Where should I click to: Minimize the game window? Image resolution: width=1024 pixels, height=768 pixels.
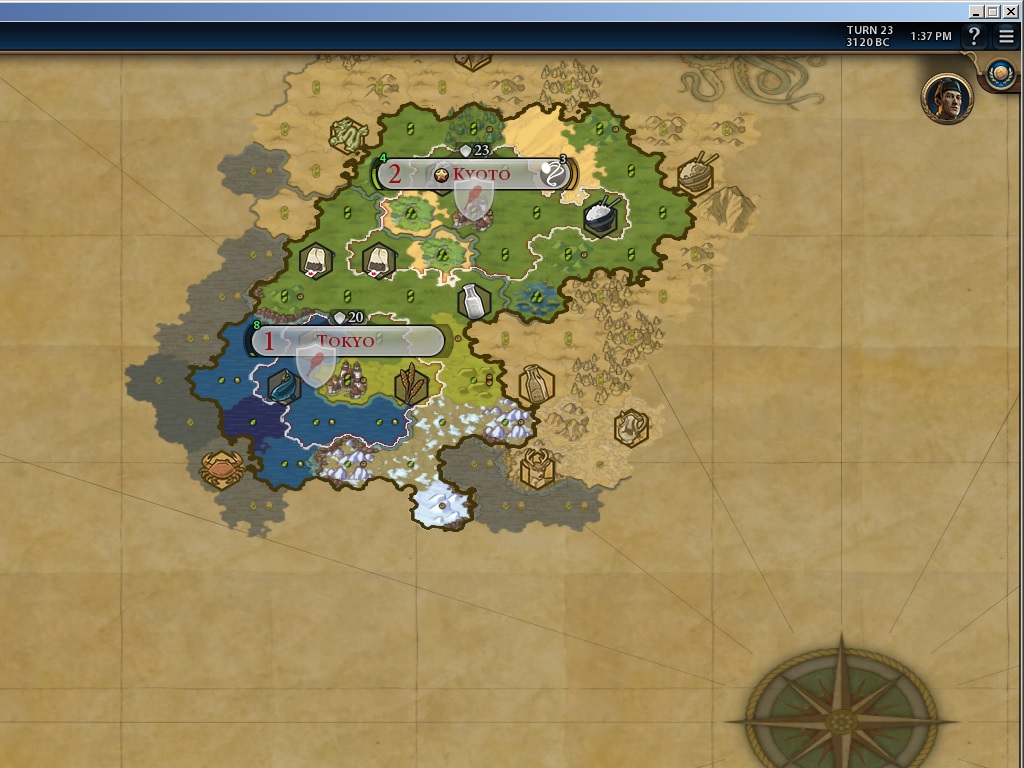[x=975, y=11]
